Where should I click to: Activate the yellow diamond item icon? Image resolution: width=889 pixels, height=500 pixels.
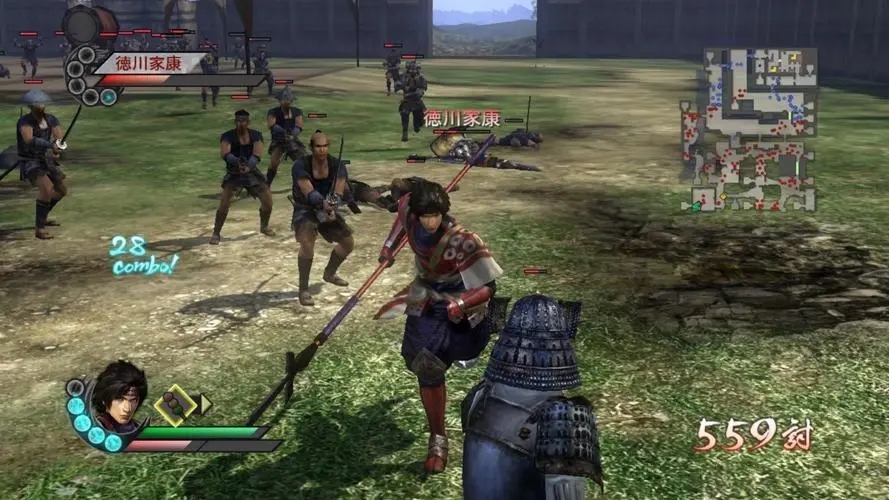(177, 404)
